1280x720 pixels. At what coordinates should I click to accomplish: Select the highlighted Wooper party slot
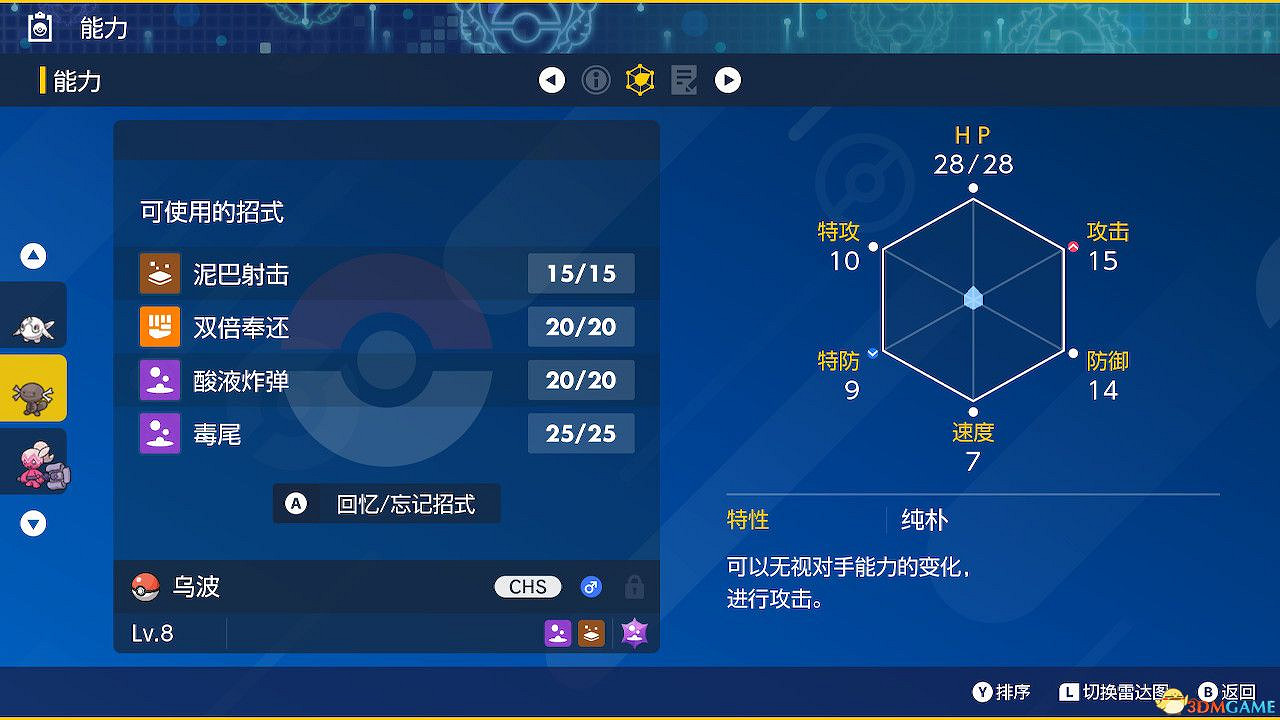(x=34, y=388)
